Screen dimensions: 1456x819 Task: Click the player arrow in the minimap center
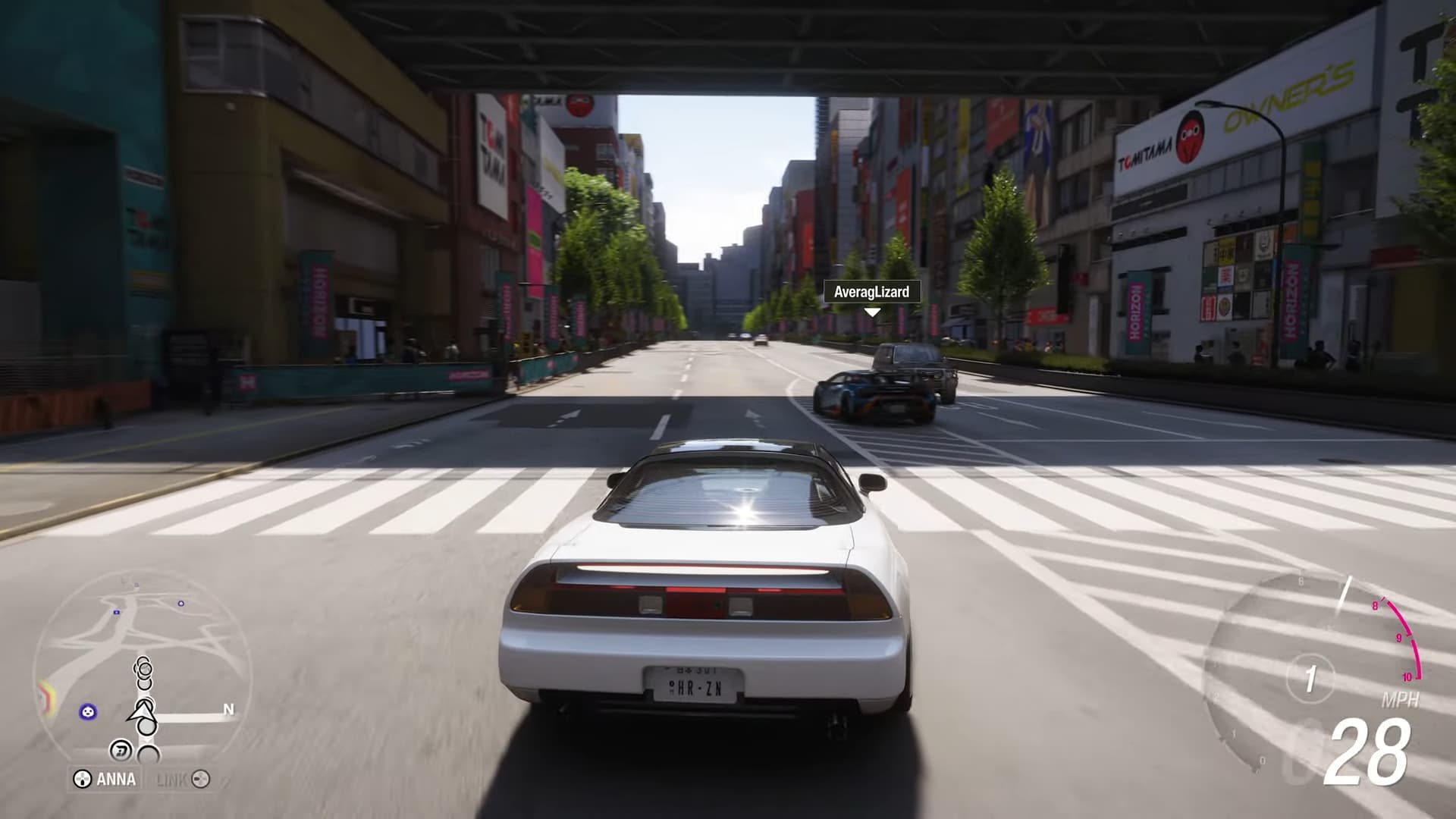141,713
